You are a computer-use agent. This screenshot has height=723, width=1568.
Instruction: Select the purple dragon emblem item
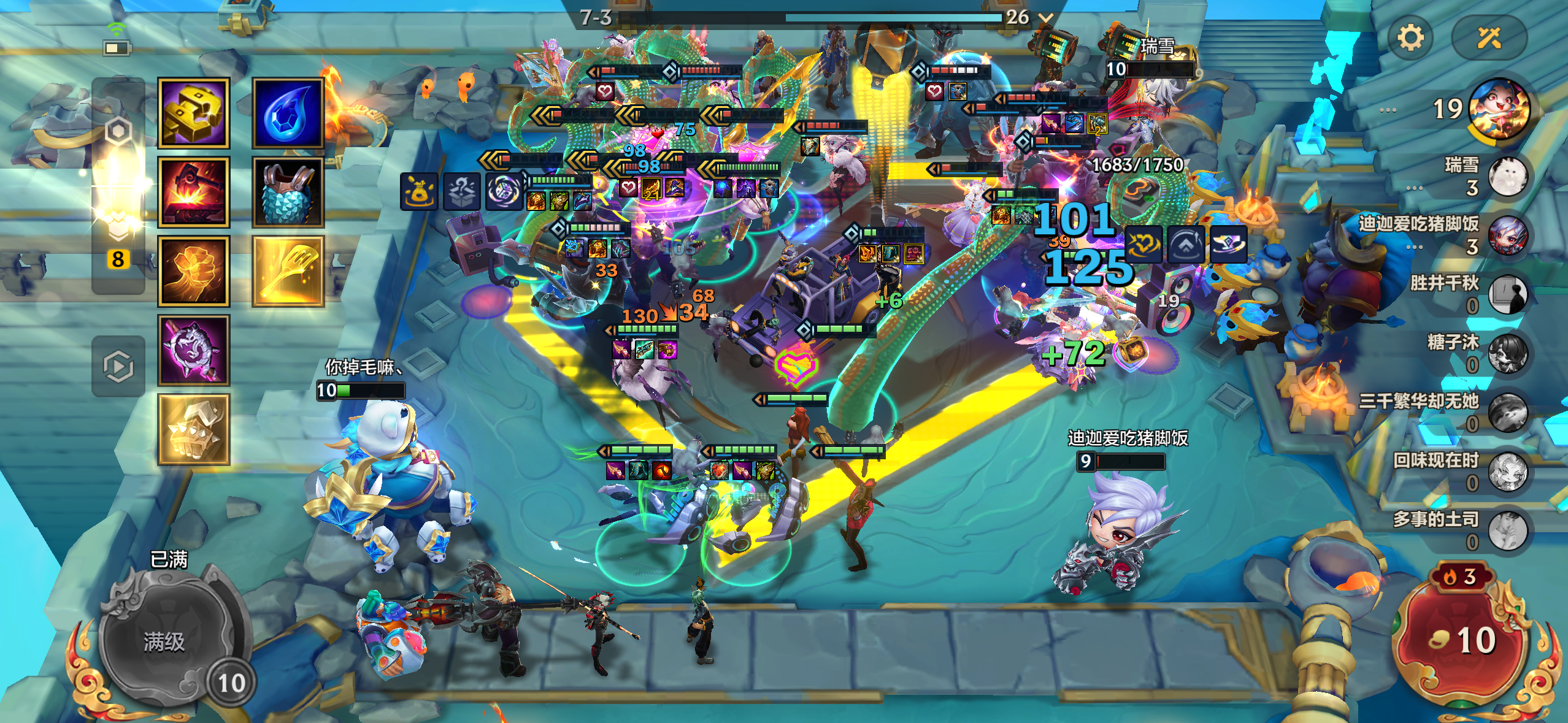click(194, 350)
